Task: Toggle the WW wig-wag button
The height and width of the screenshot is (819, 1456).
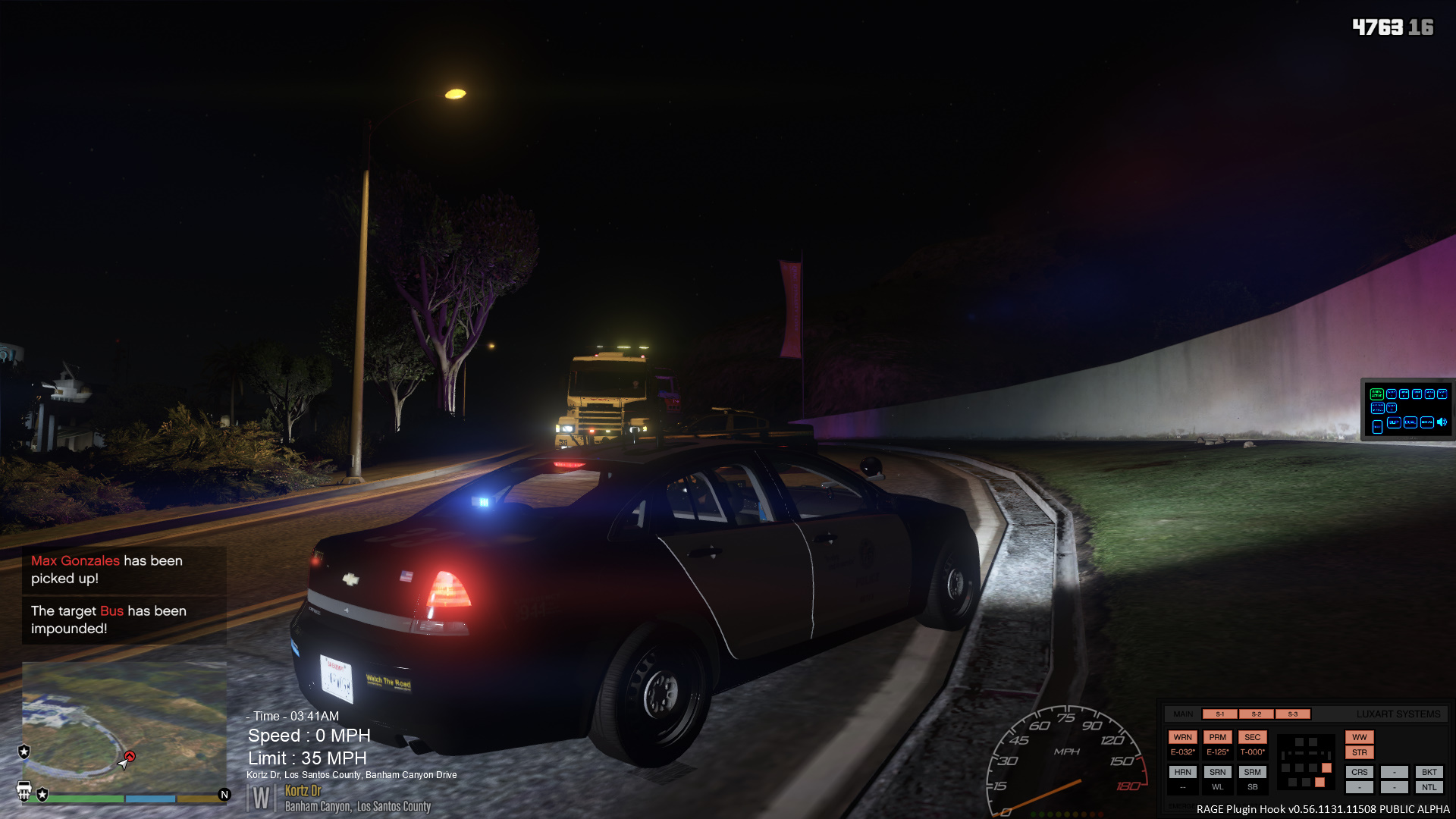Action: click(x=1359, y=737)
